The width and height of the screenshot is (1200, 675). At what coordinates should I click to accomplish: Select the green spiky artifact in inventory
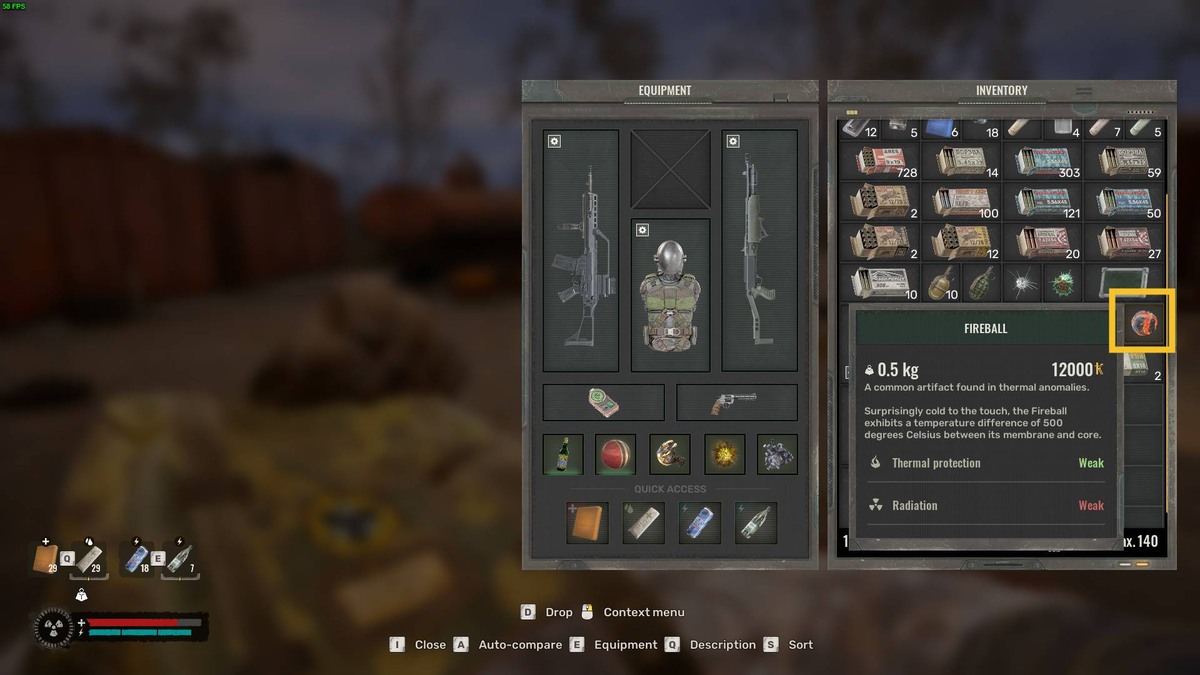pyautogui.click(x=1061, y=282)
